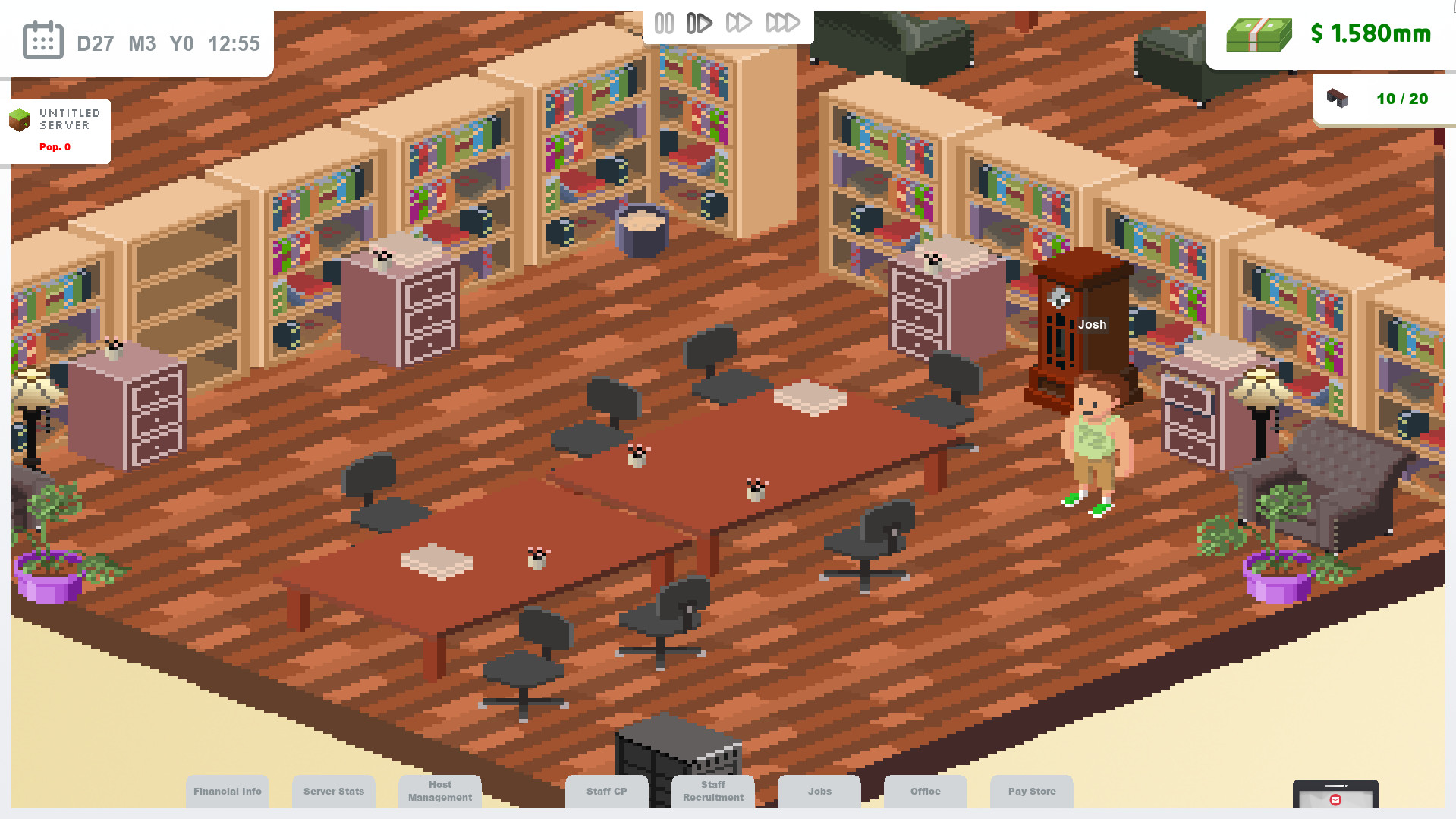Open the Pay Store
Viewport: 1456px width, 819px height.
click(1032, 792)
